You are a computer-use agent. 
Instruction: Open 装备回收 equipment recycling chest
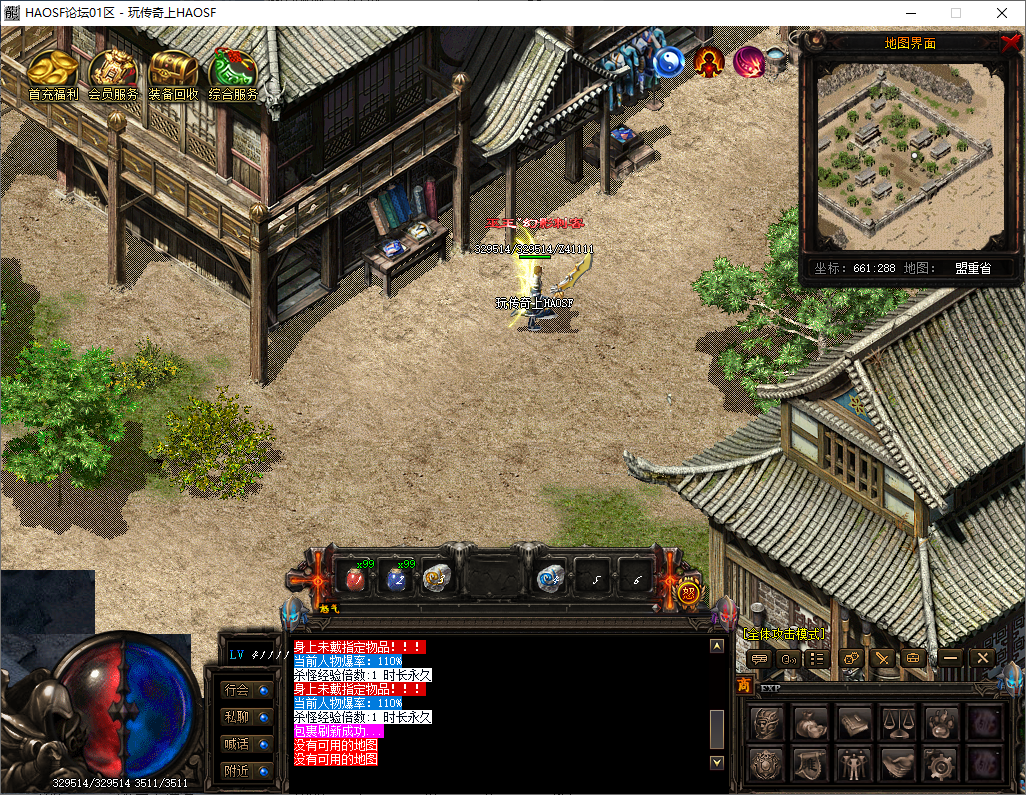tap(173, 72)
